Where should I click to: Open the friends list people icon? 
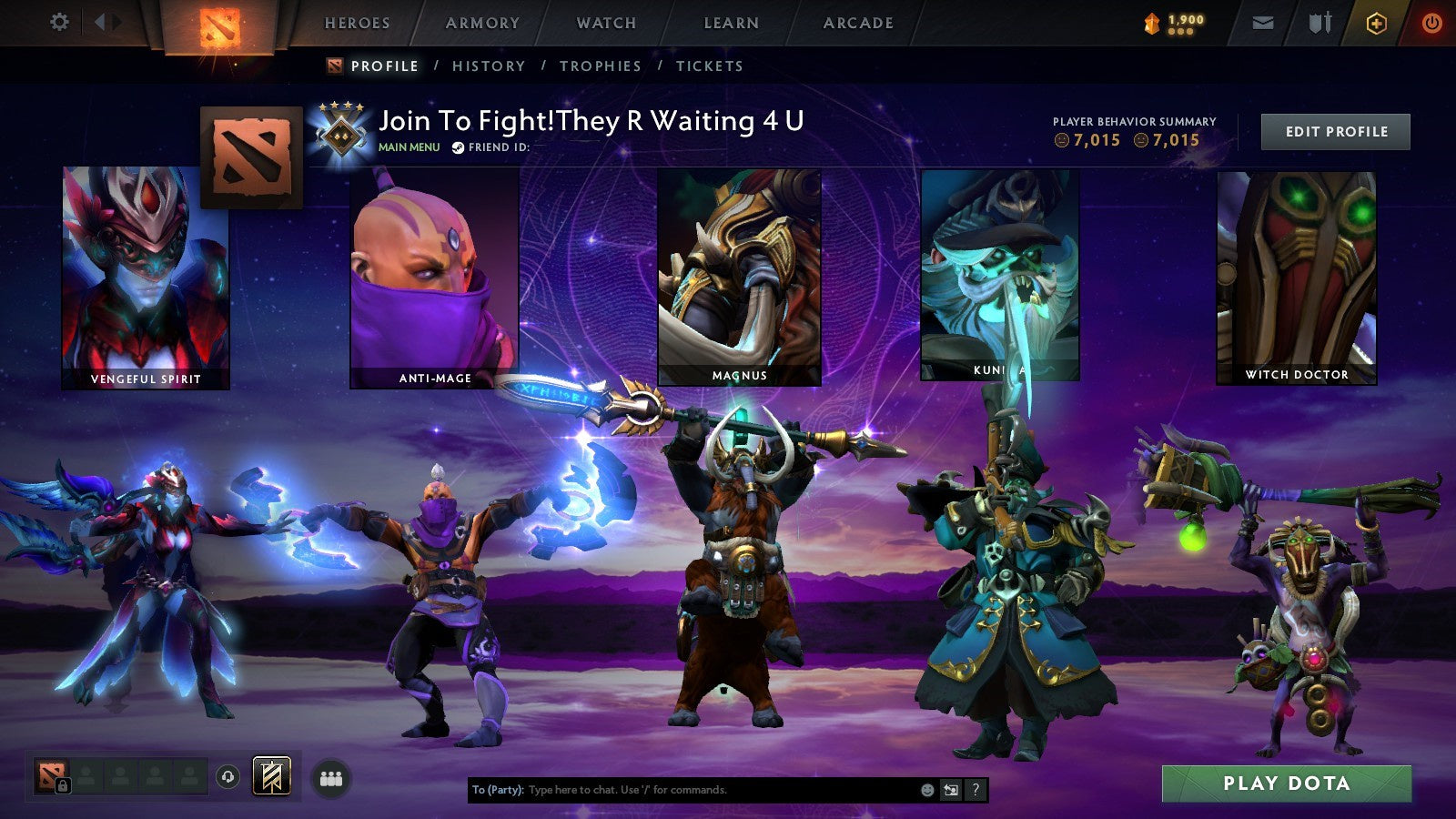point(331,778)
